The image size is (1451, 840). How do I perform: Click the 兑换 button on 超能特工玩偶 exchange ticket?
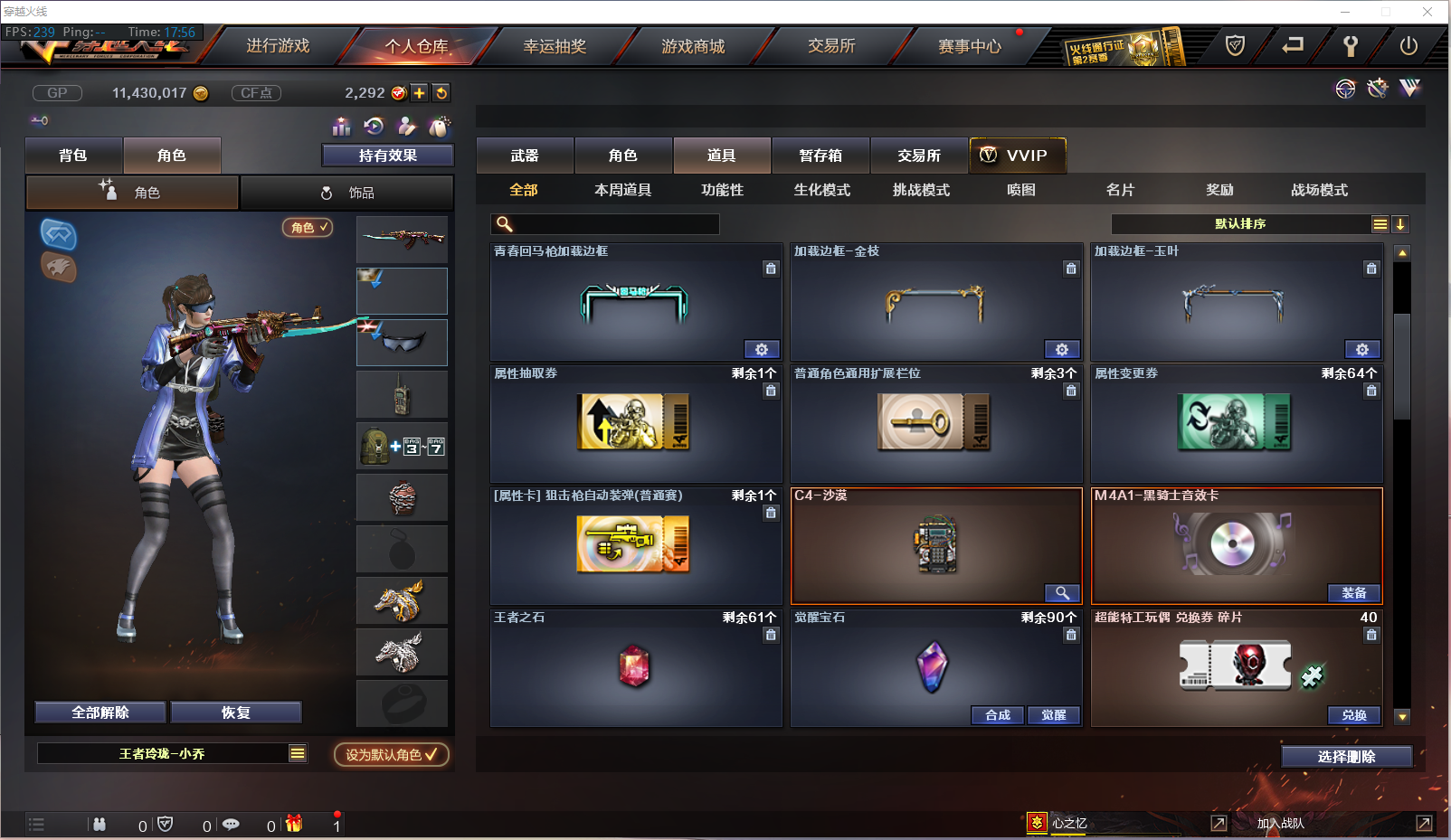tap(1353, 715)
